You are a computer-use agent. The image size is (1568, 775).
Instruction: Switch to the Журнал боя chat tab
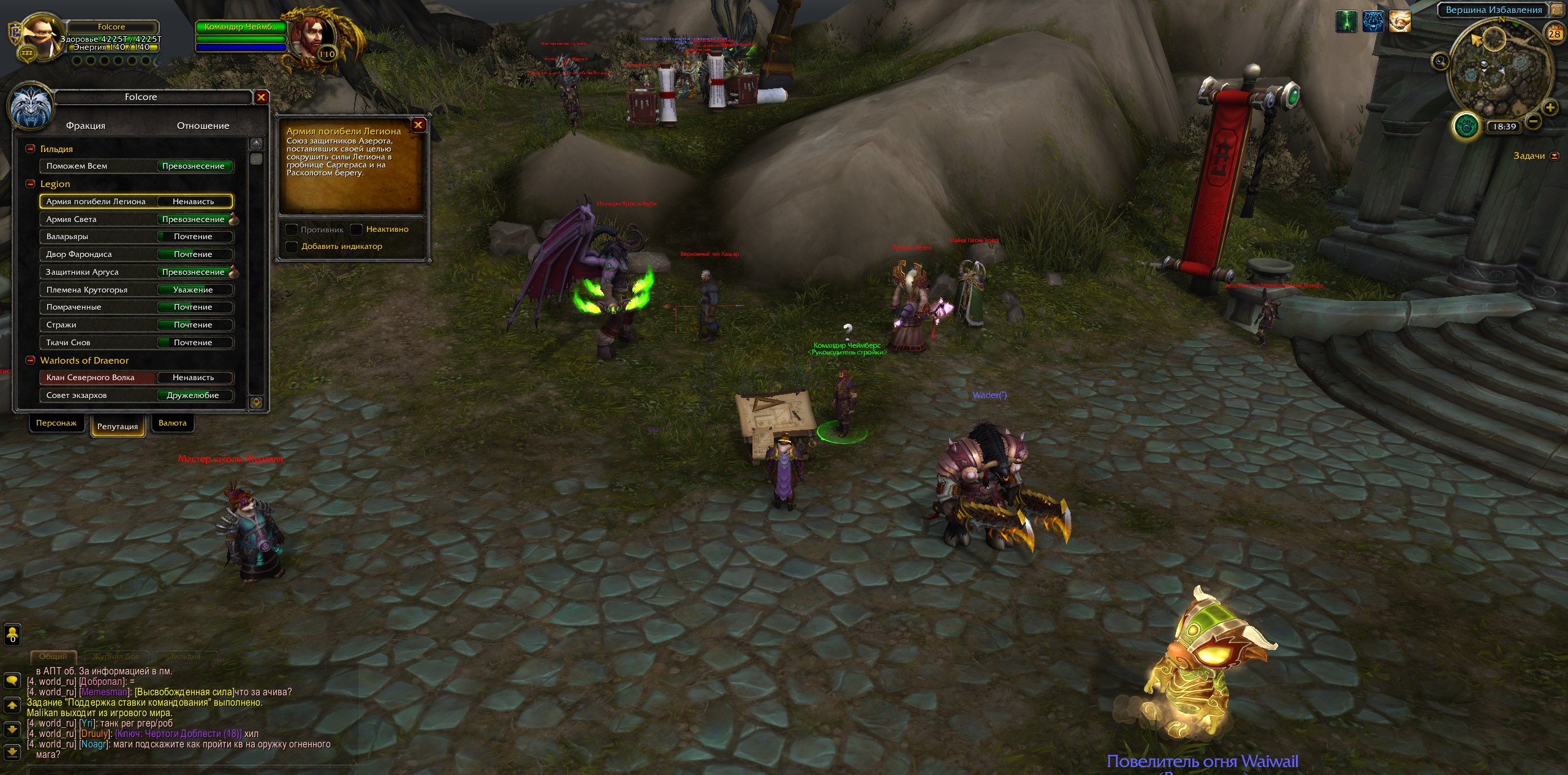tap(116, 657)
